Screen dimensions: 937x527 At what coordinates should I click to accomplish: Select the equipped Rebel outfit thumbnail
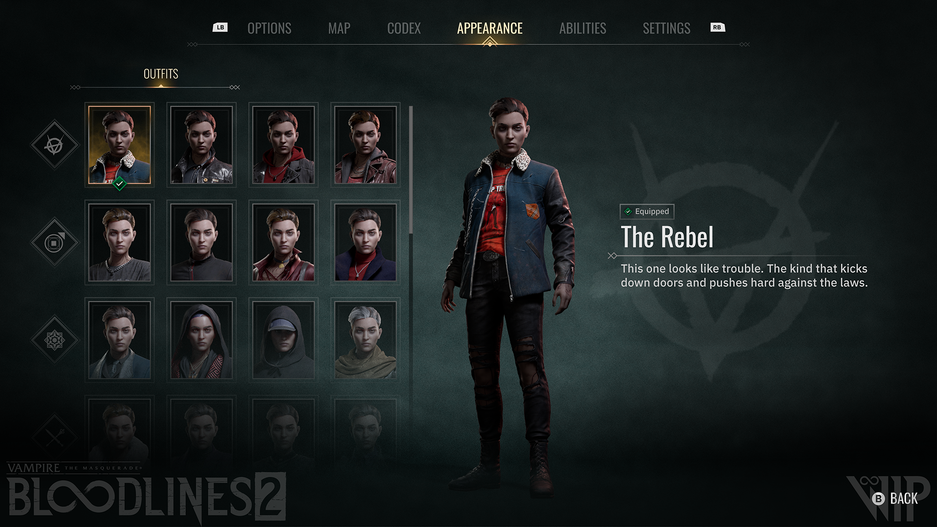point(119,145)
